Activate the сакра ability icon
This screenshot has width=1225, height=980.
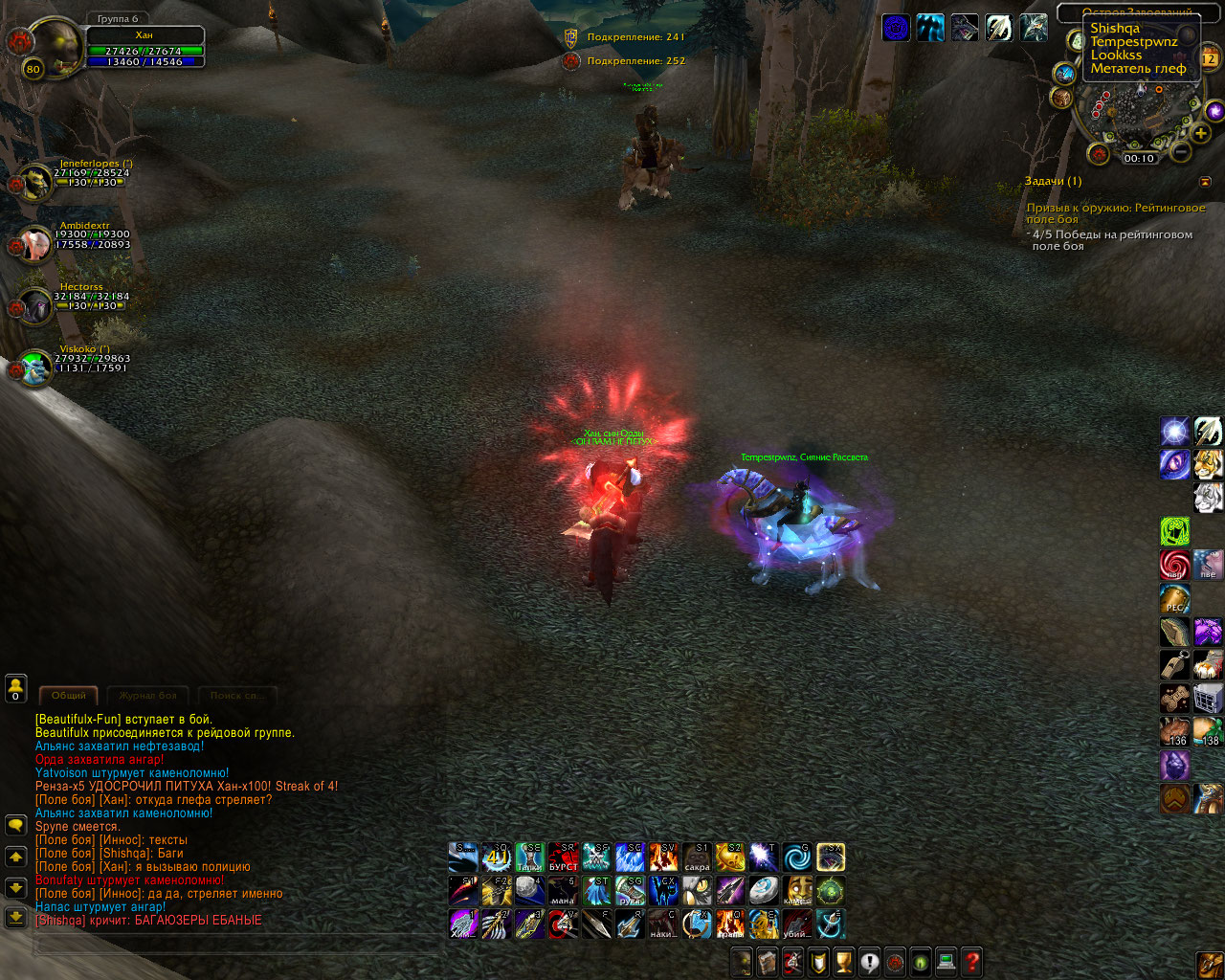tap(697, 857)
